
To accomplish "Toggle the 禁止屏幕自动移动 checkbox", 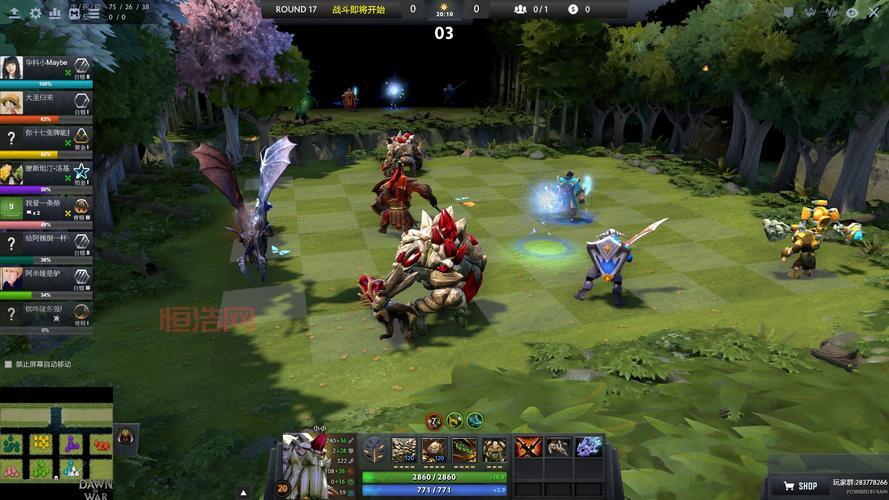I will (9, 364).
